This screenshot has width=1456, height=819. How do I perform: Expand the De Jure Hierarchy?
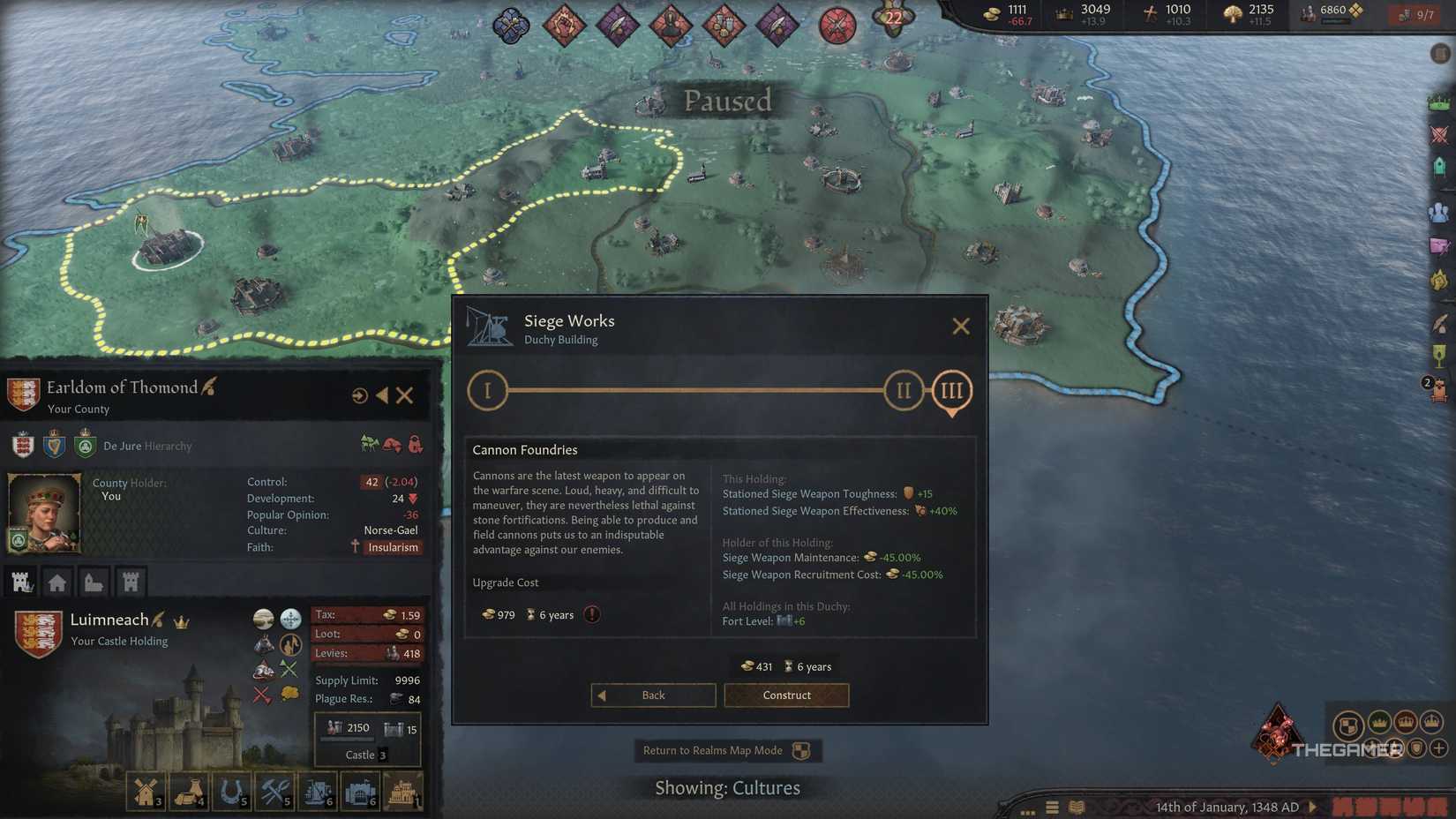147,446
